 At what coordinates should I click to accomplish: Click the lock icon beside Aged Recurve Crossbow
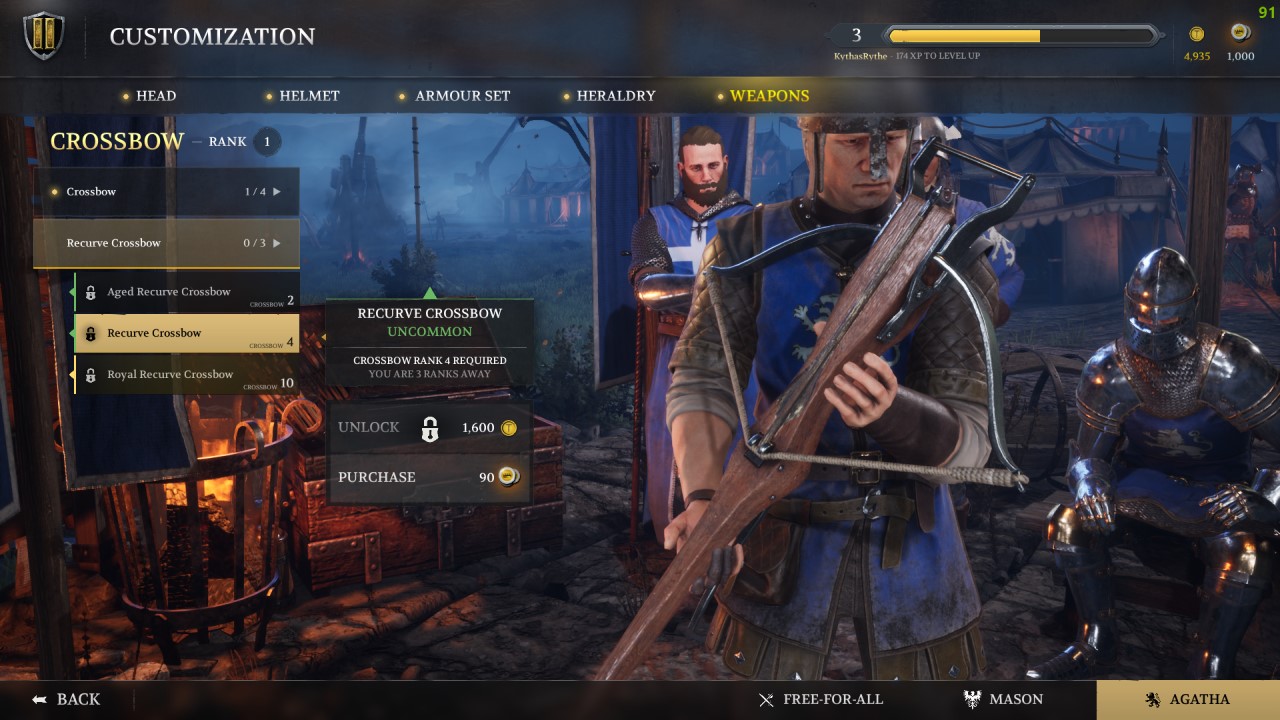93,291
